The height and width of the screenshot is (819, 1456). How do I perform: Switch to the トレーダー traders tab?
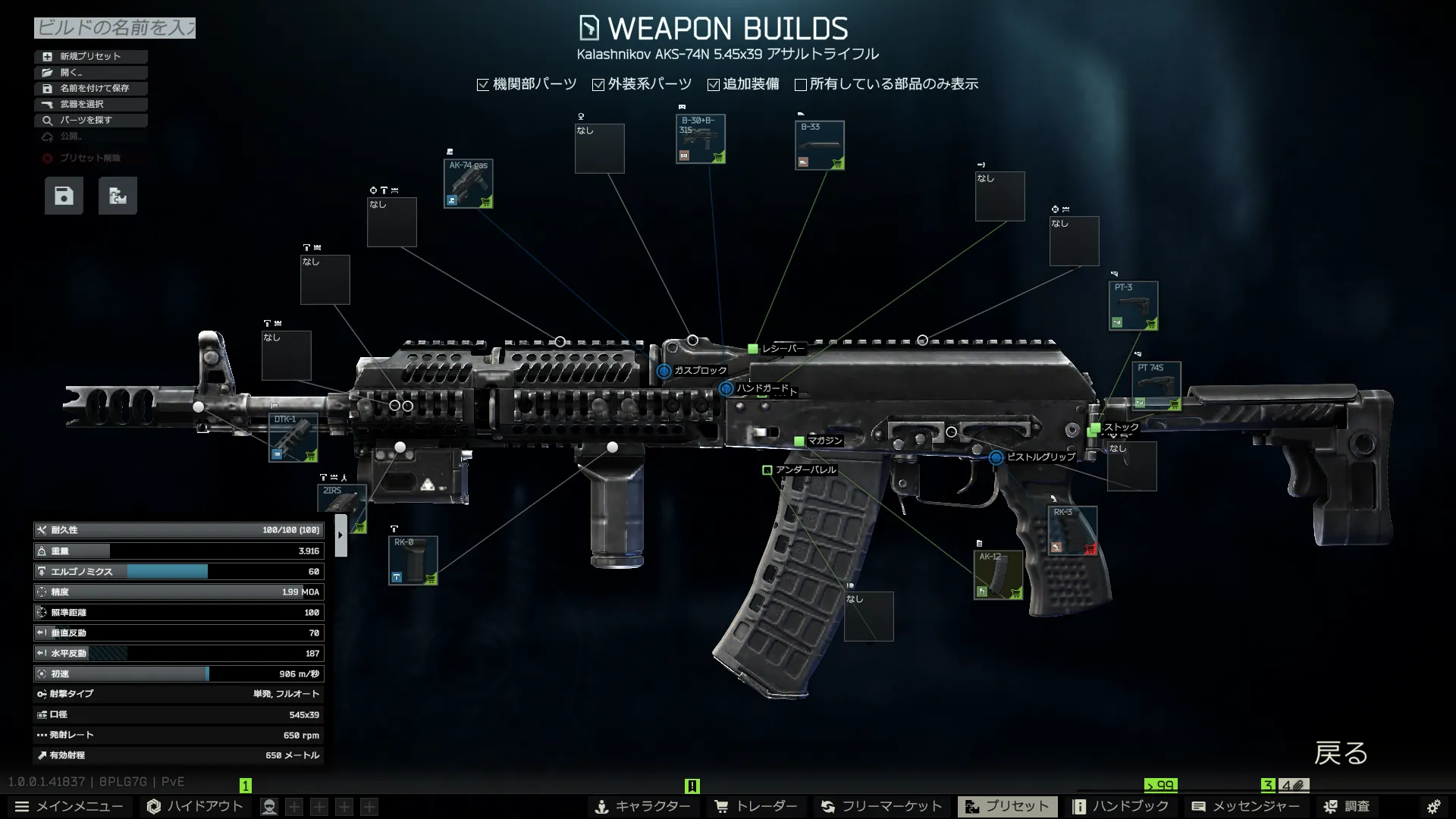pyautogui.click(x=756, y=806)
